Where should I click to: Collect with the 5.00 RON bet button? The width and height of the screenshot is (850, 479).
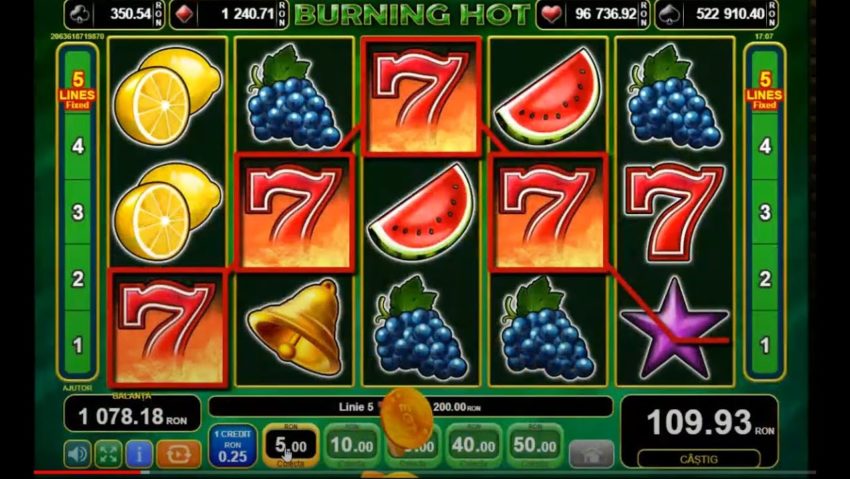point(291,443)
